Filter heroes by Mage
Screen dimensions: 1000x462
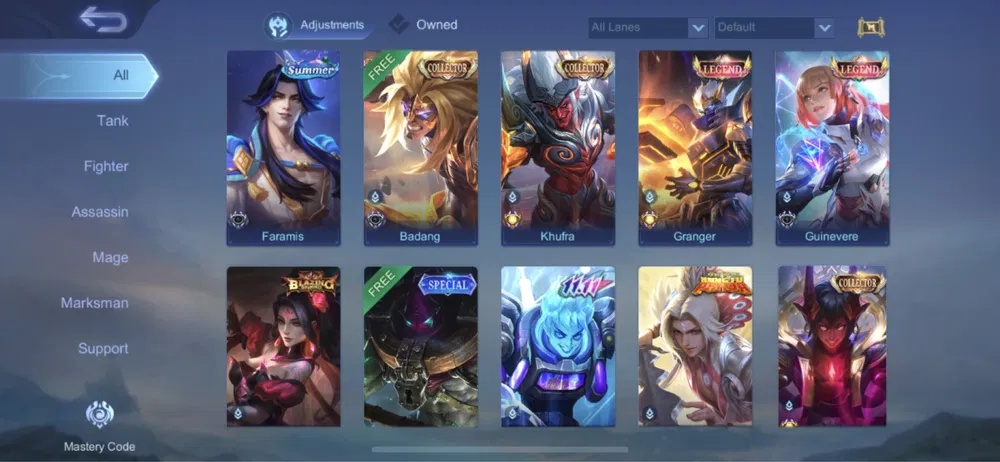click(x=110, y=258)
